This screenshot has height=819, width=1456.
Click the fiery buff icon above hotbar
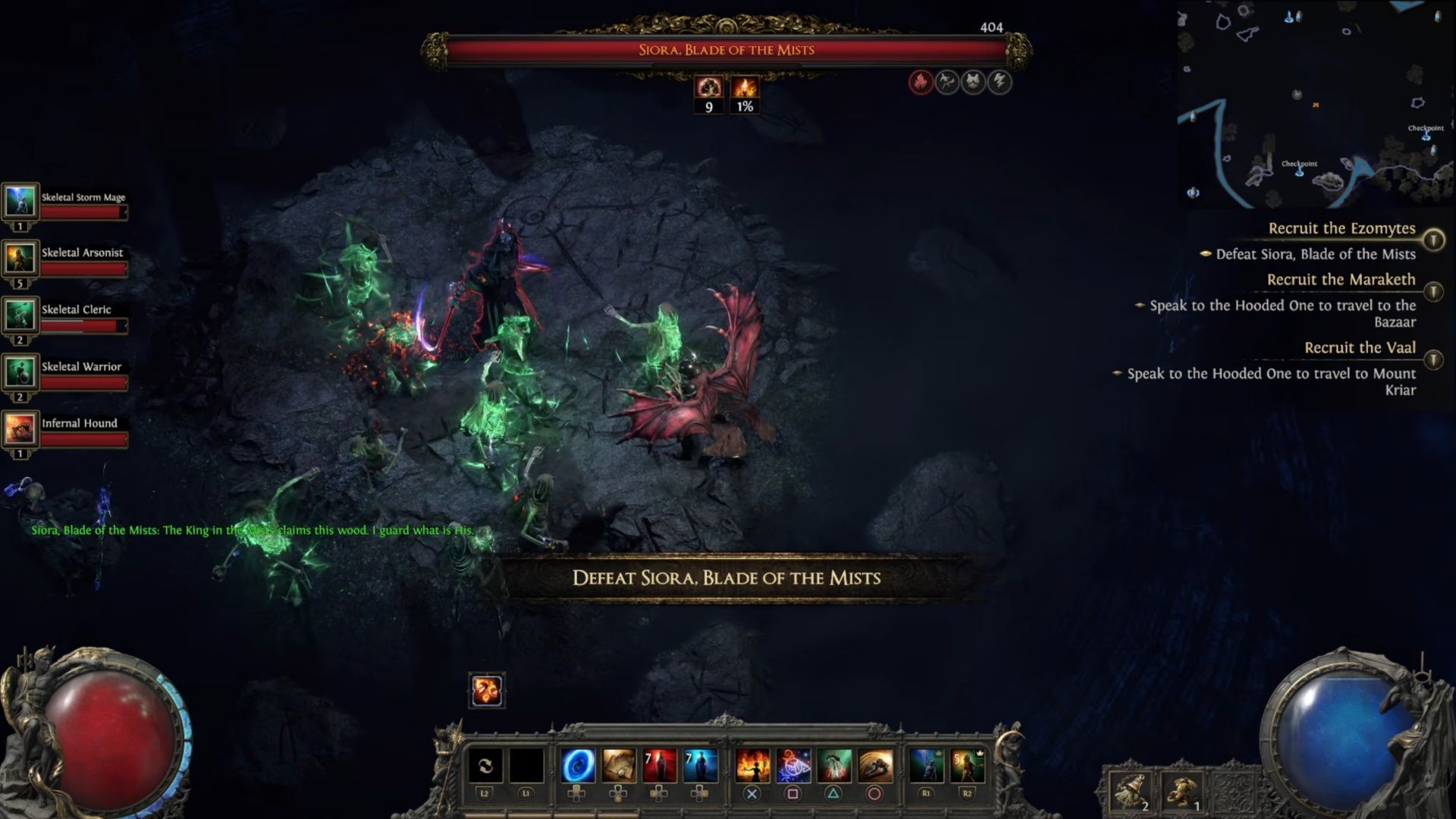click(x=486, y=690)
